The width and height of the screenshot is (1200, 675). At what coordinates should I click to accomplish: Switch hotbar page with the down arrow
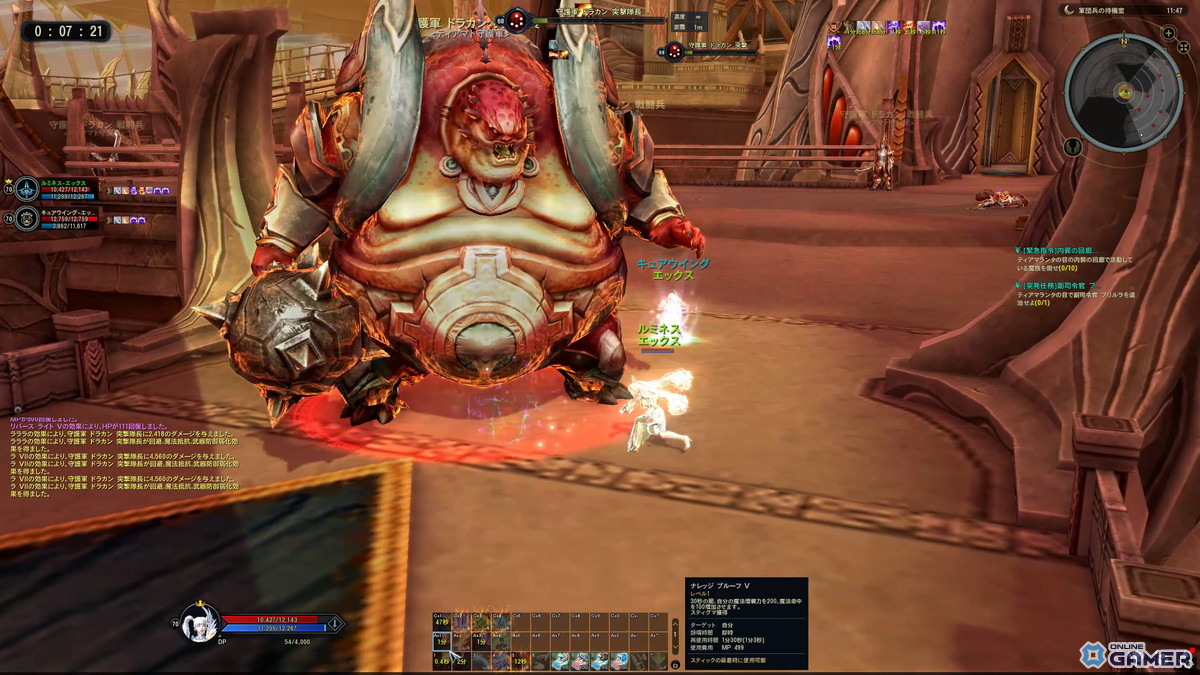point(676,645)
